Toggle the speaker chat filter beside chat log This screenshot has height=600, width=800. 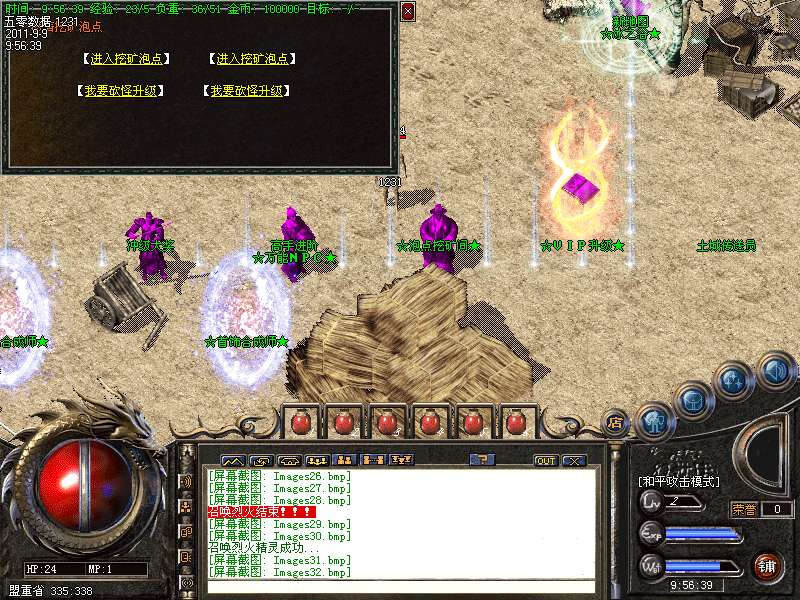click(185, 481)
